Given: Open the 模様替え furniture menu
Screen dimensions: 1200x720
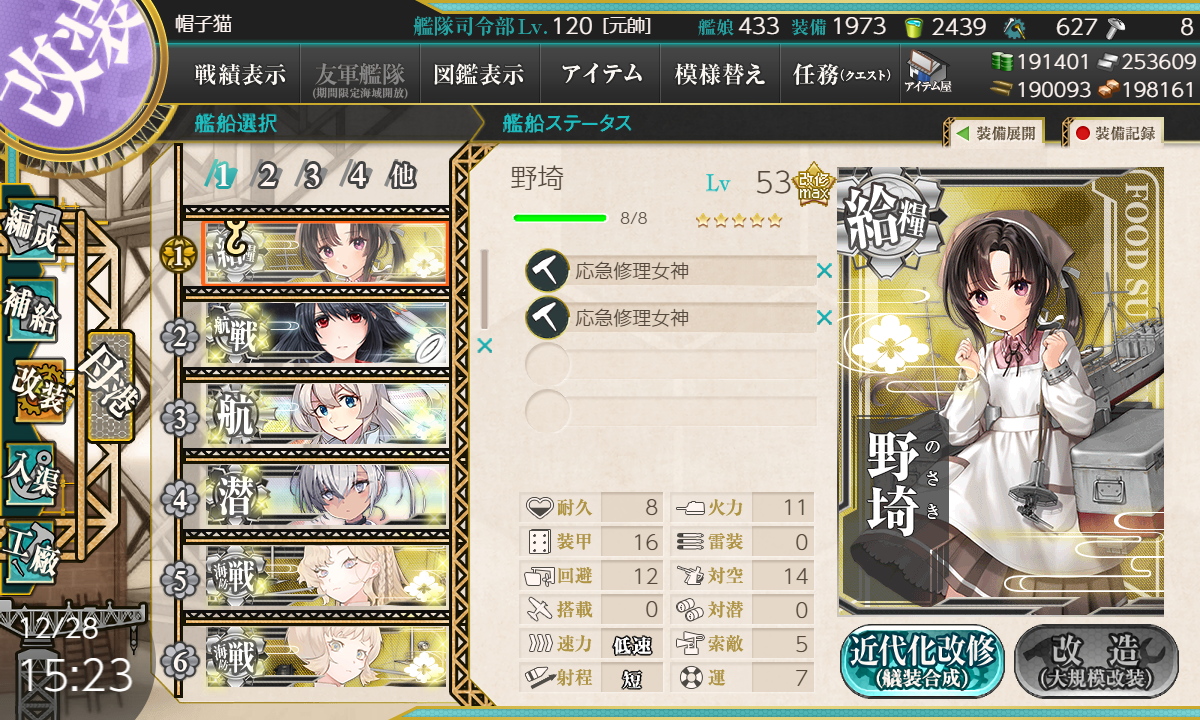Looking at the screenshot, I should coord(720,74).
